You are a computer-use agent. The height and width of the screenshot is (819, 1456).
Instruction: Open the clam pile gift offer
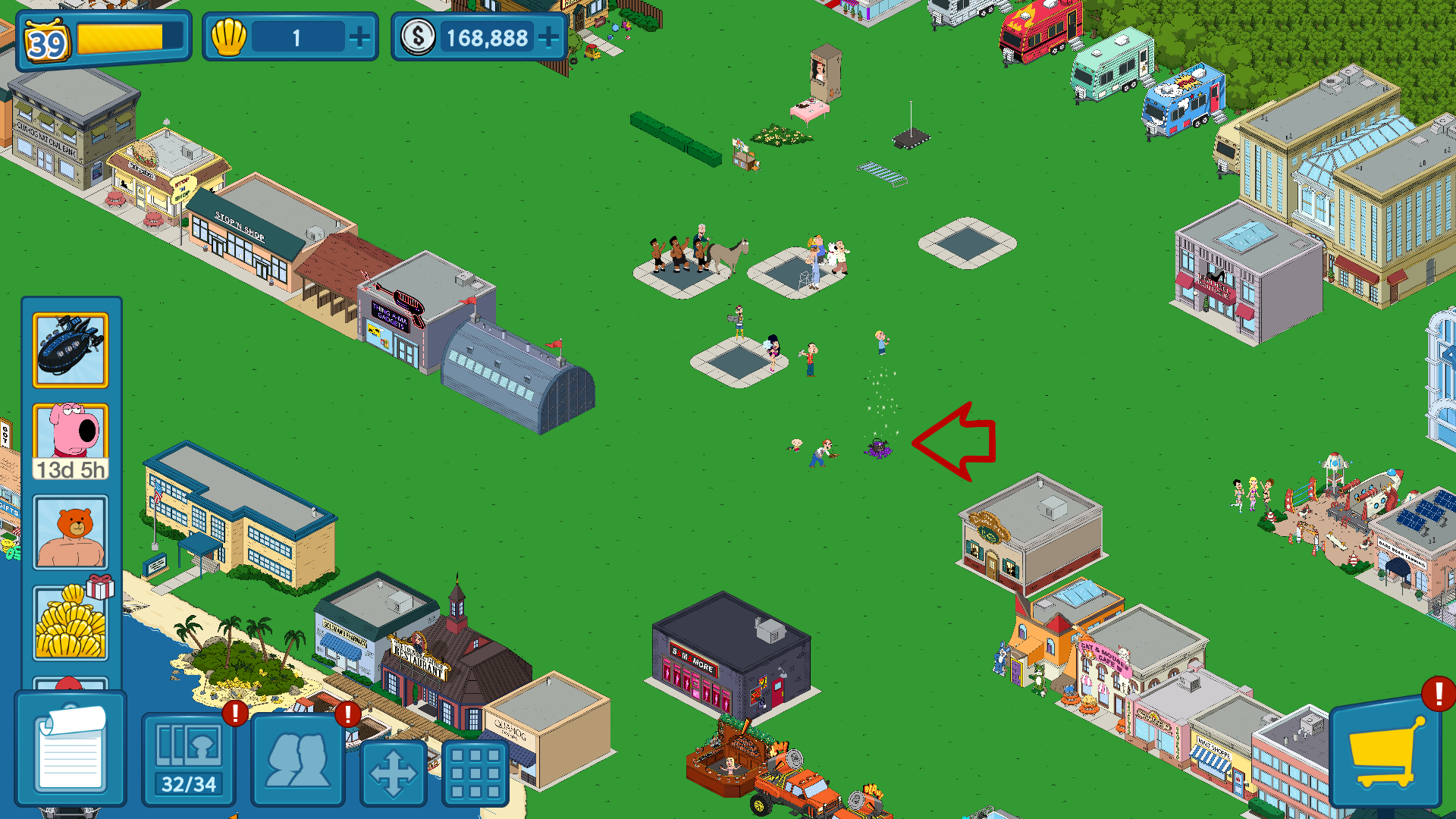[71, 622]
